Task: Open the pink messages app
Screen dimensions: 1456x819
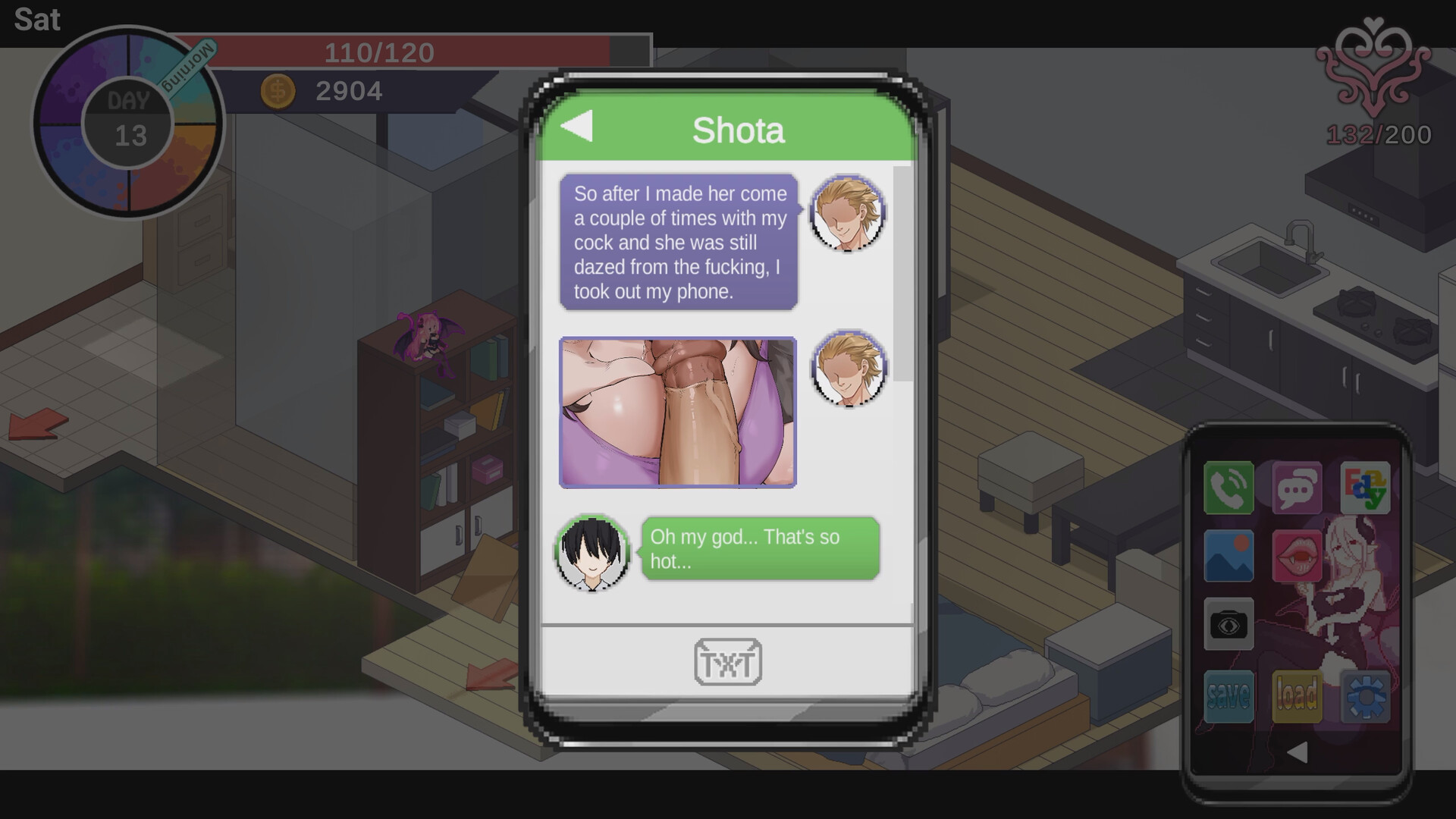Action: click(x=1297, y=488)
